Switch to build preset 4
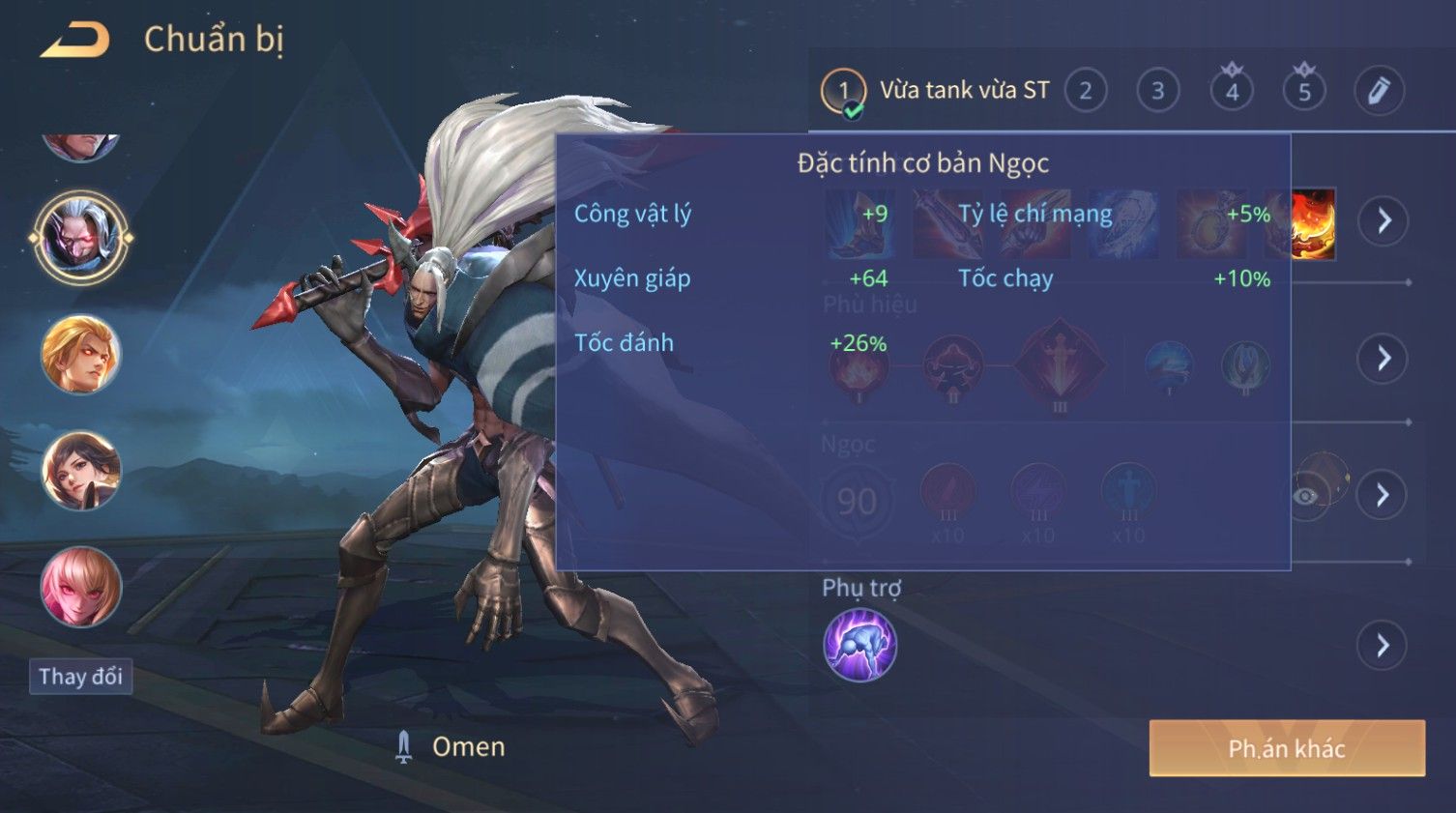The image size is (1456, 813). click(1232, 91)
